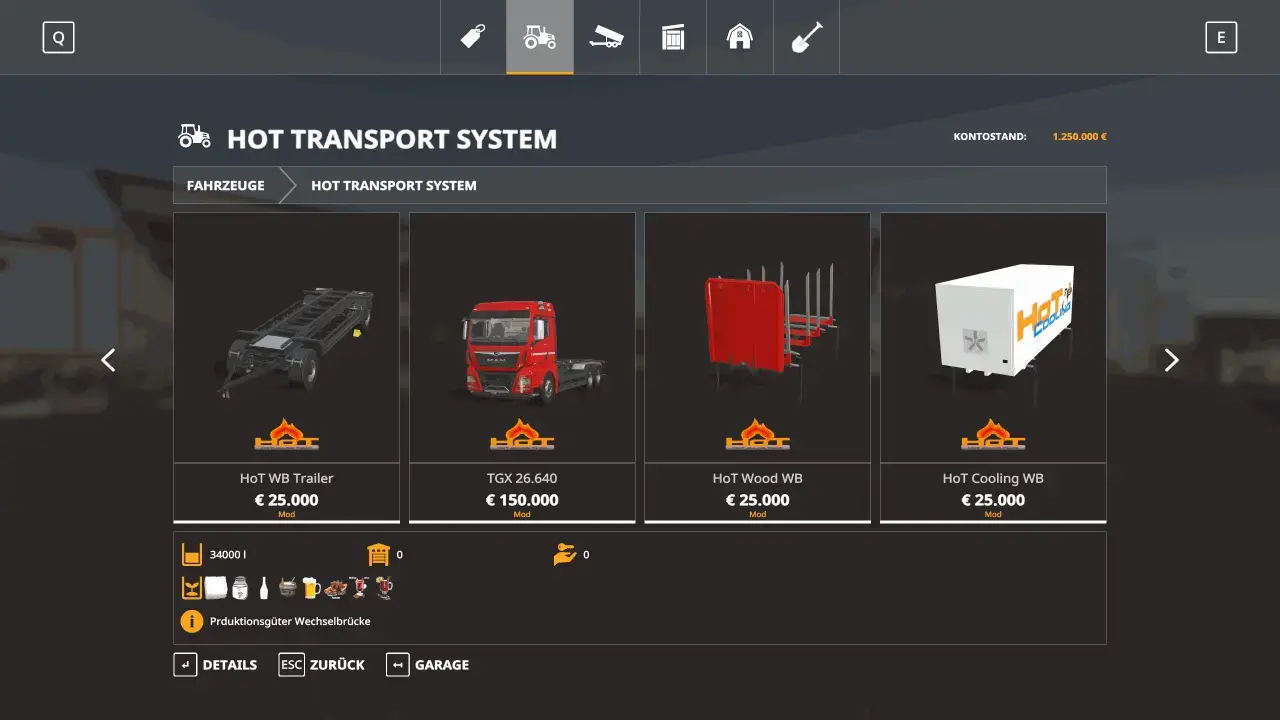This screenshot has width=1280, height=720.
Task: Click the tractor vehicles category tab icon
Action: (x=540, y=37)
